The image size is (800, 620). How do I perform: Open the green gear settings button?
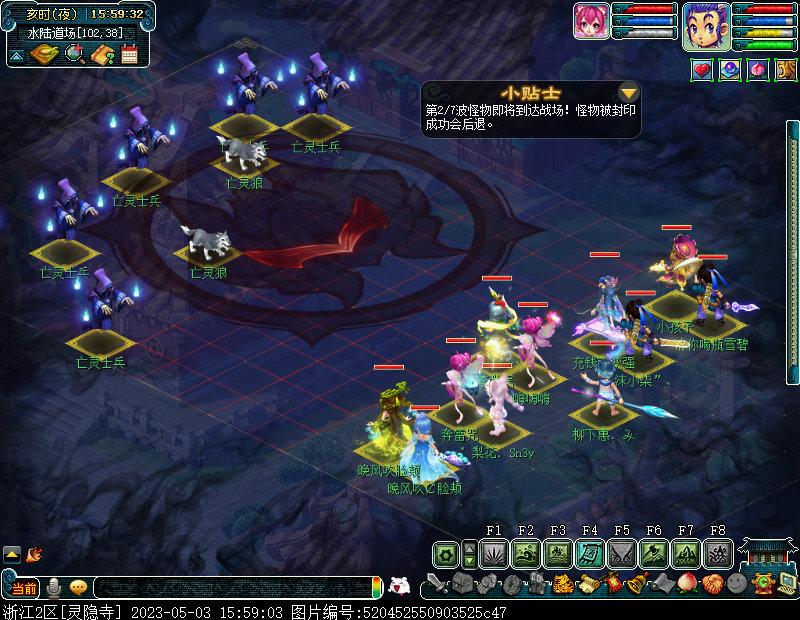click(x=446, y=553)
